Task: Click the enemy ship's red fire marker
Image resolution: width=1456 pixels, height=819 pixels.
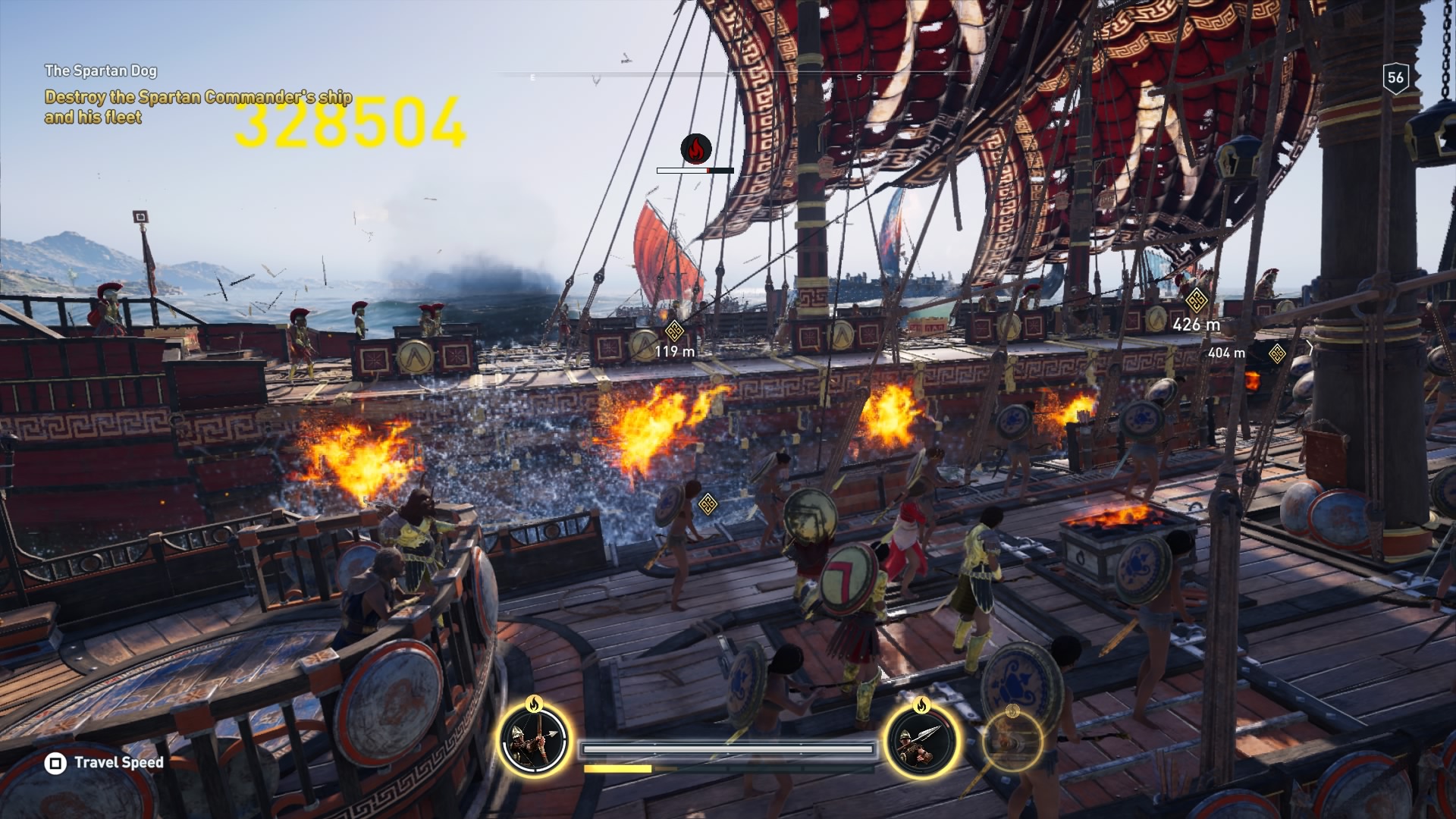Action: pos(695,150)
